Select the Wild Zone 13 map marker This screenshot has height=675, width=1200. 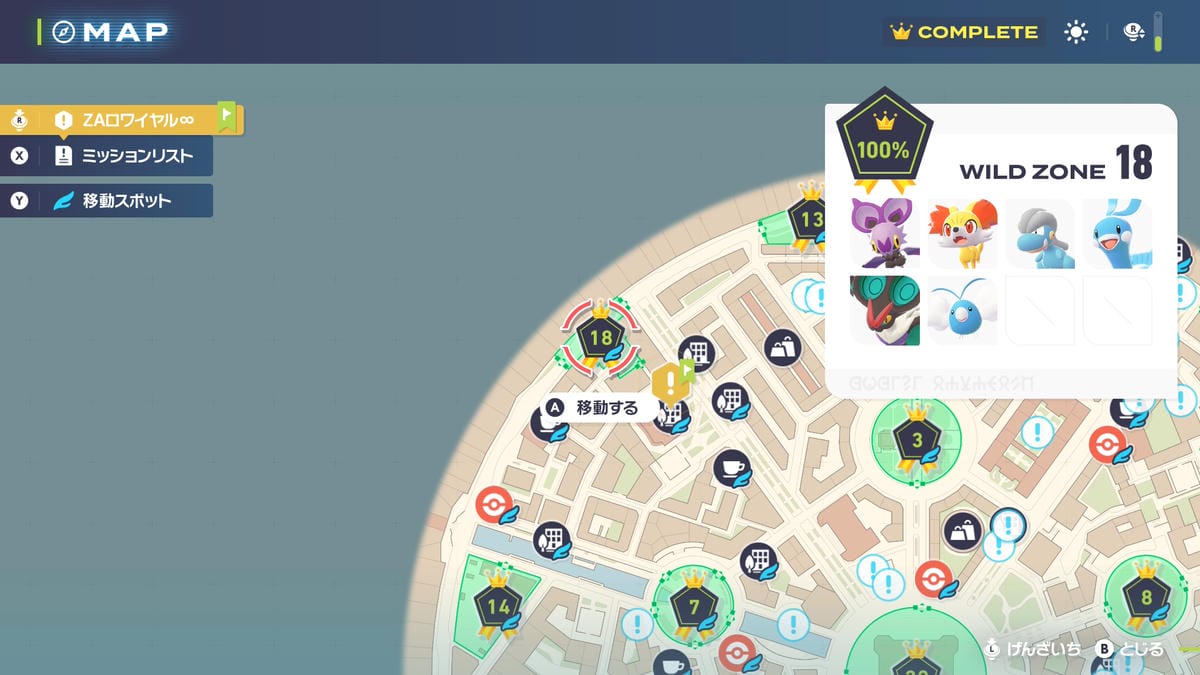pos(810,219)
